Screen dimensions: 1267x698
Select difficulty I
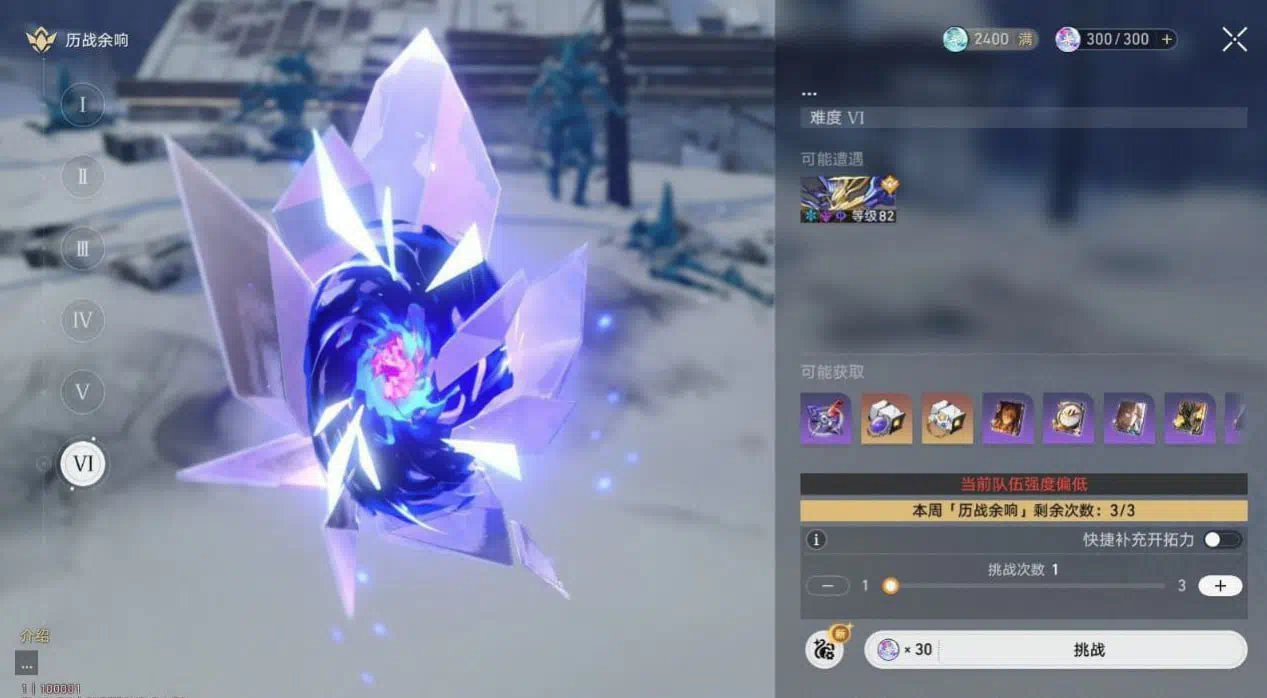[x=83, y=104]
